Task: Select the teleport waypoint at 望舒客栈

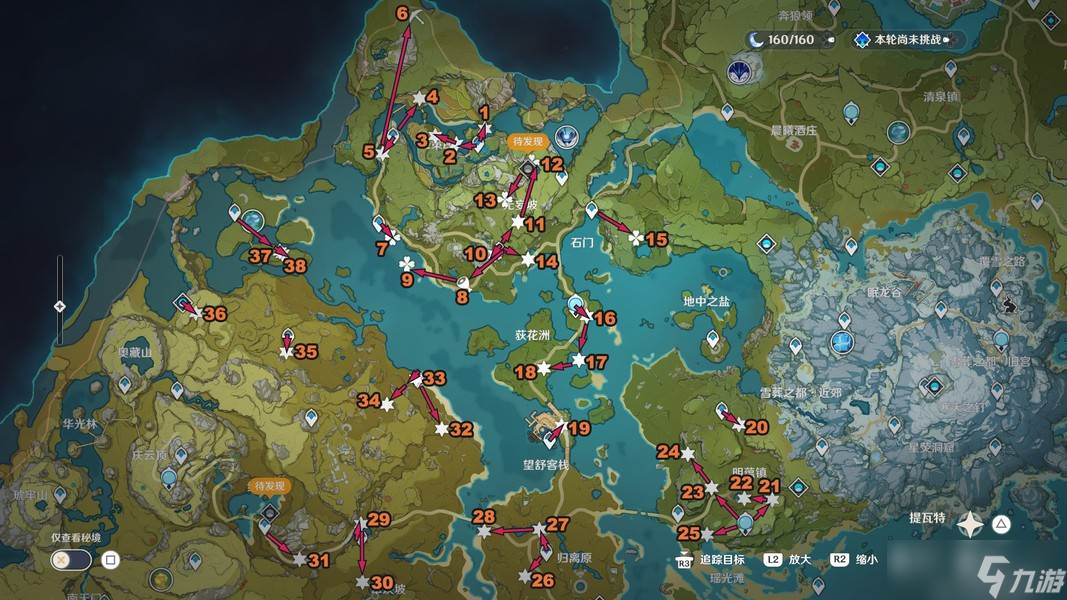Action: point(549,435)
